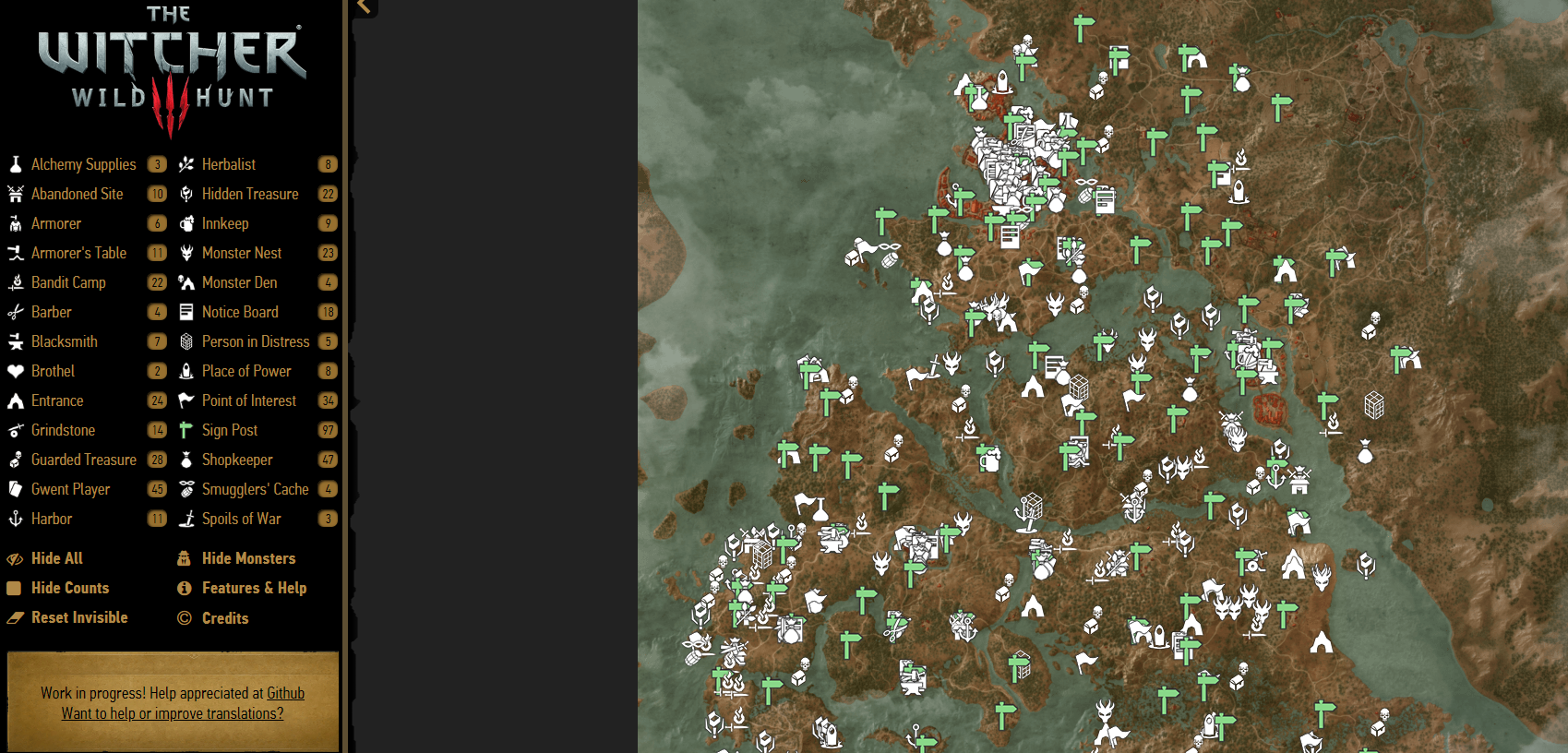The image size is (1568, 753).
Task: Click Reset Invisible
Action: 79,617
